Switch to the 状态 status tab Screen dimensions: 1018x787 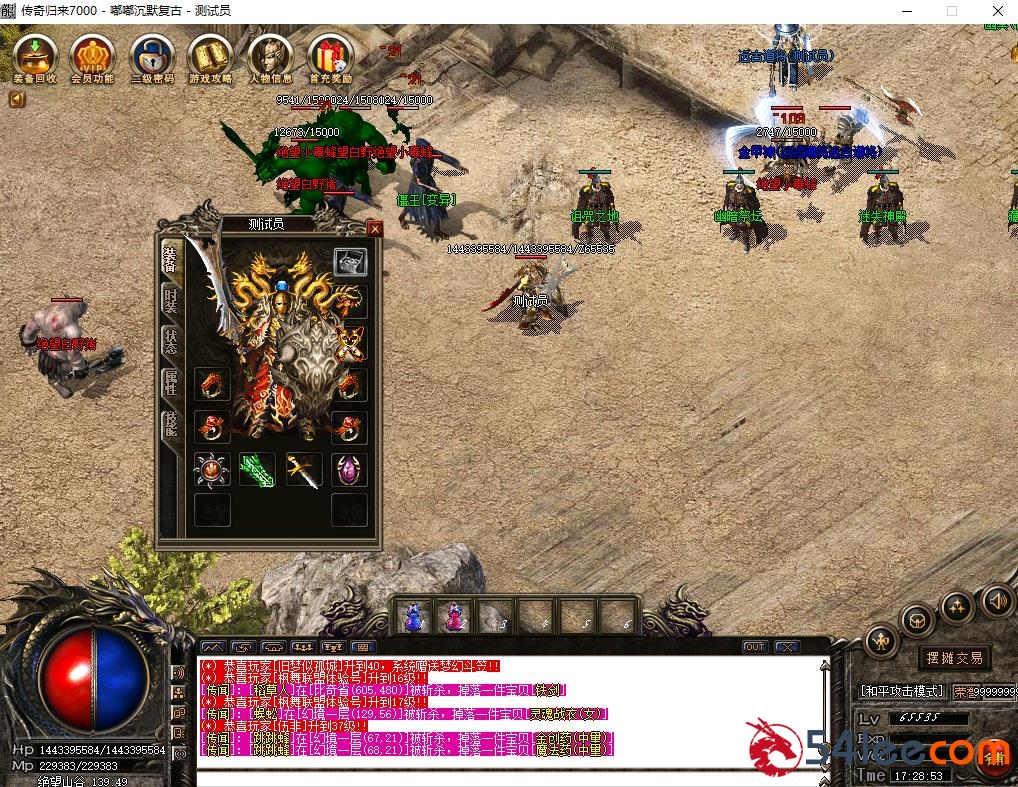[171, 342]
